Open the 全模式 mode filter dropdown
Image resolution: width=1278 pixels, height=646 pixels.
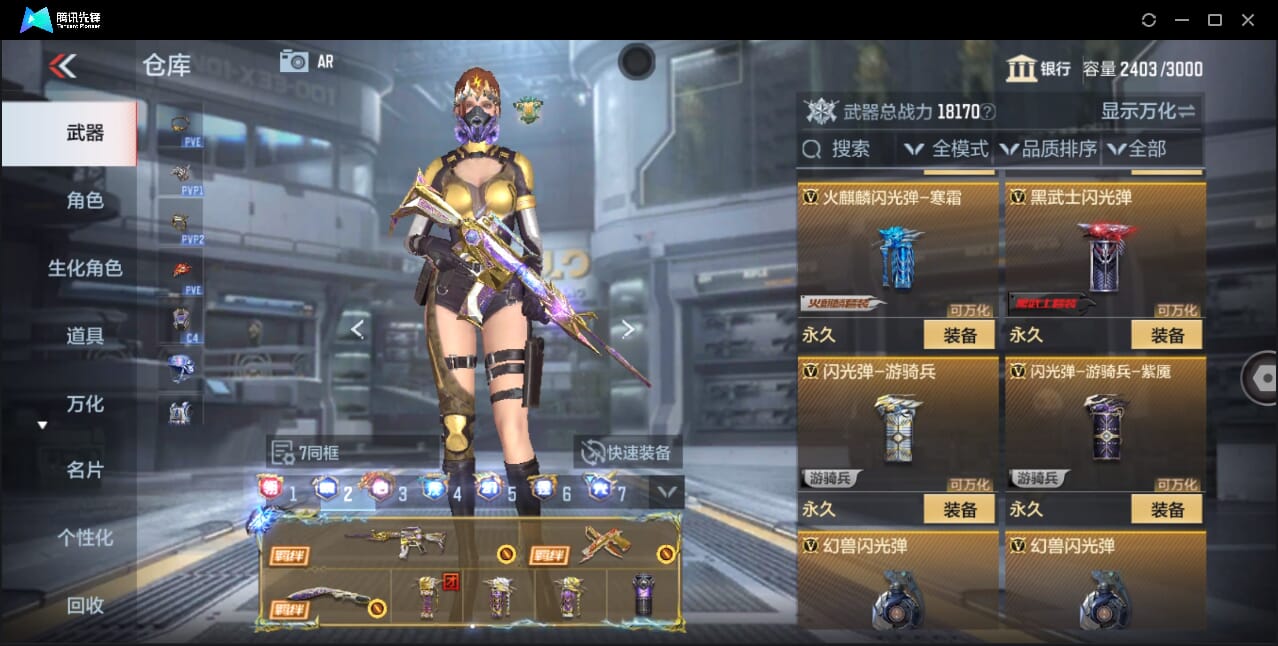point(946,149)
